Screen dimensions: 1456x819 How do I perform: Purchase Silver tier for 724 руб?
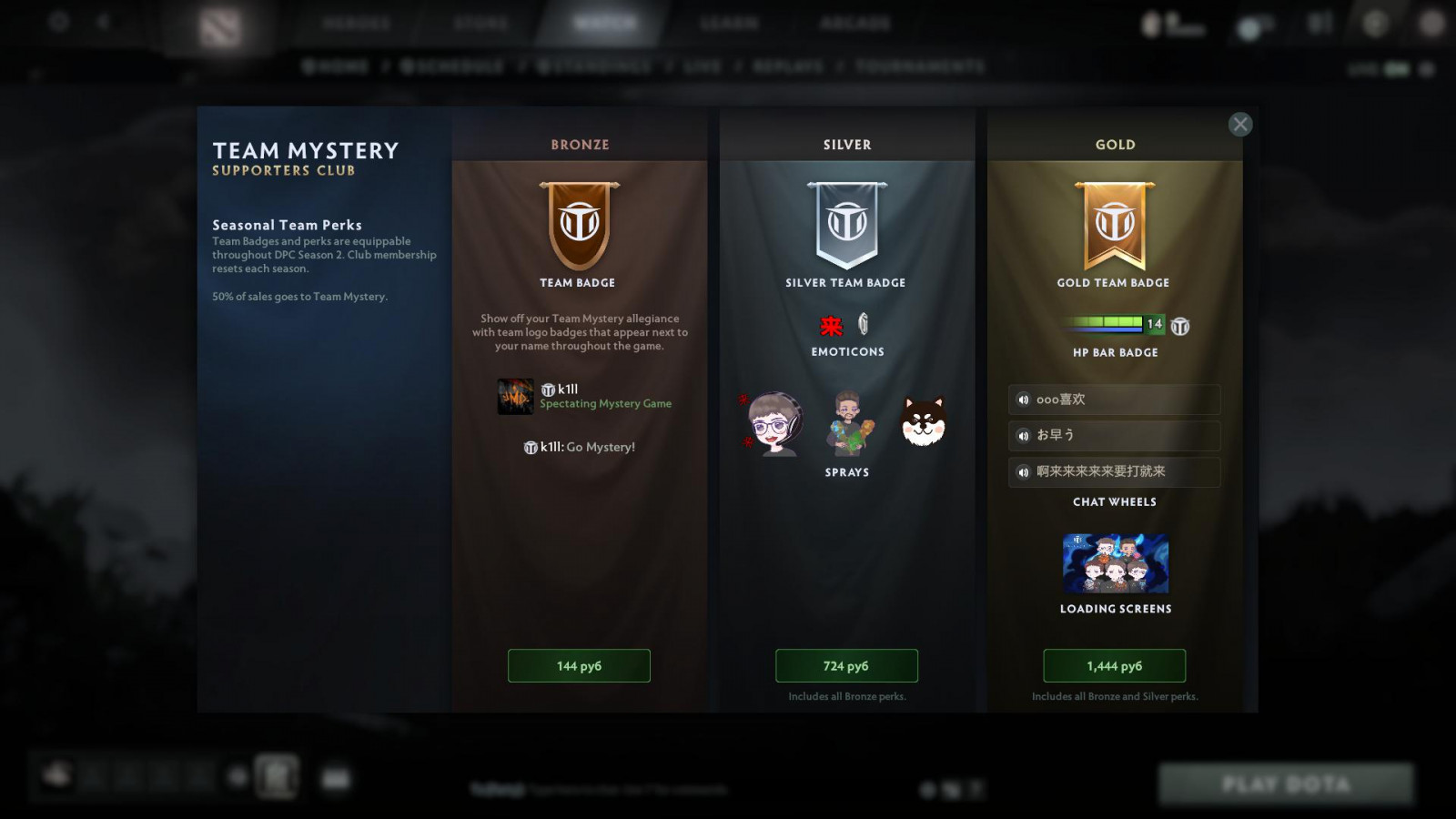(846, 666)
